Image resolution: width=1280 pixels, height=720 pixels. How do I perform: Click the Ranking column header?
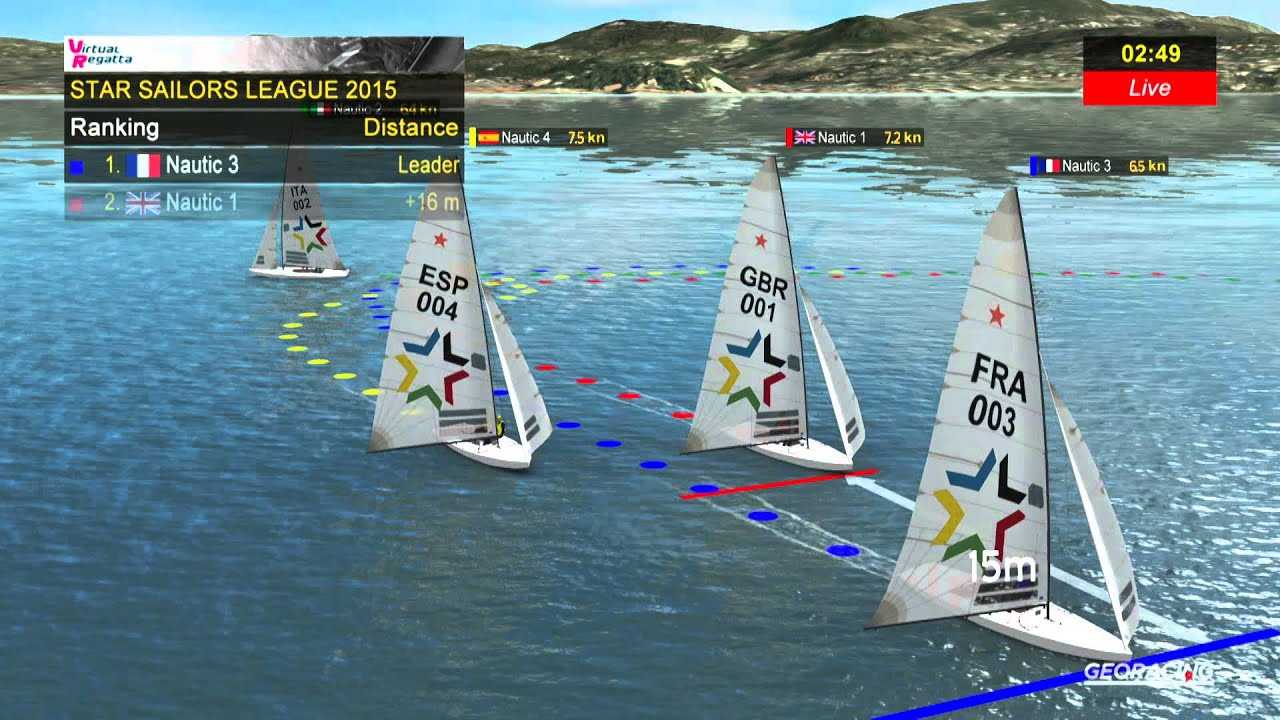click(114, 128)
